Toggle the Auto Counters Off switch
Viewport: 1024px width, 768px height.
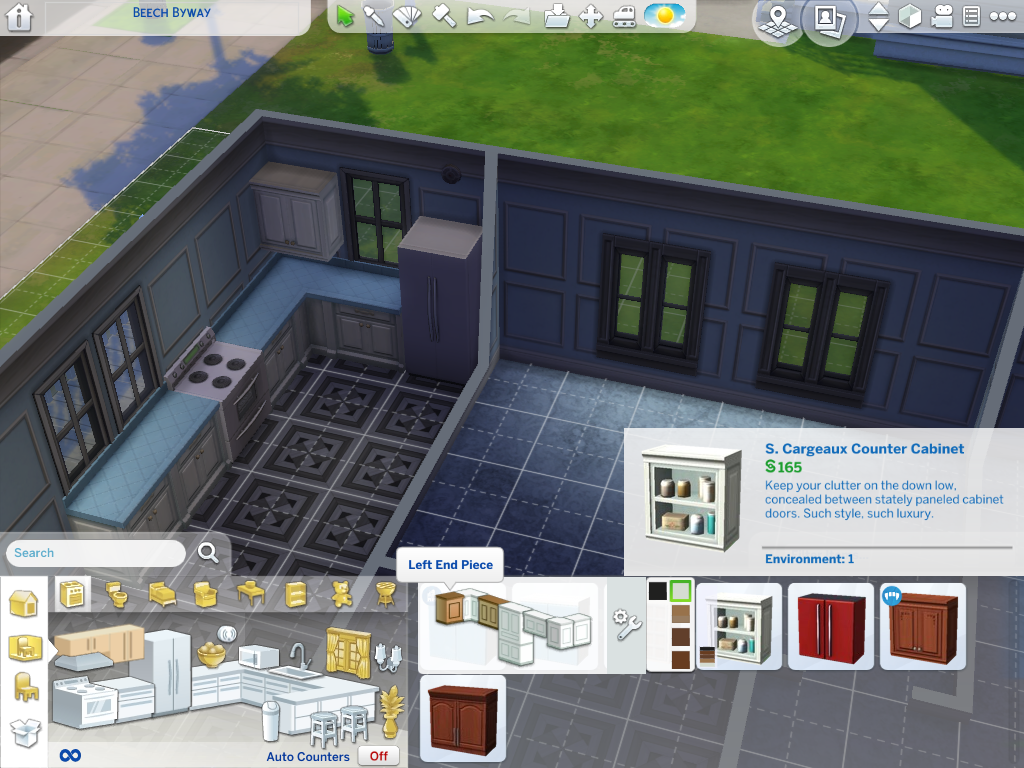click(379, 756)
